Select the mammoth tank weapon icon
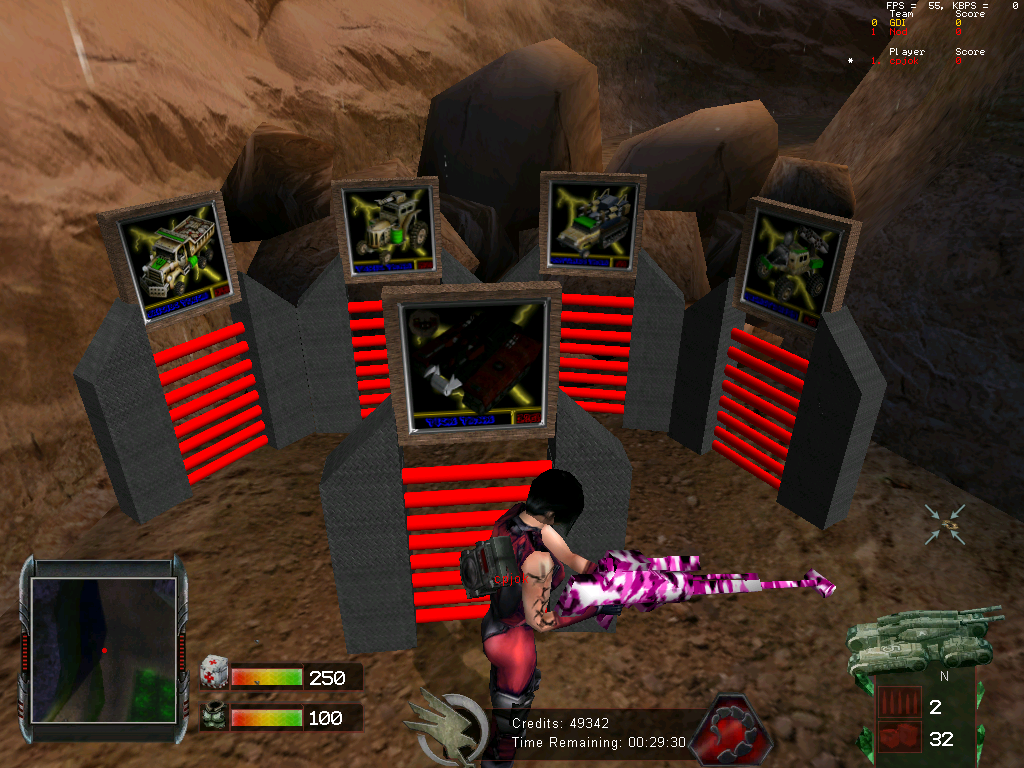The image size is (1024, 768). [924, 636]
